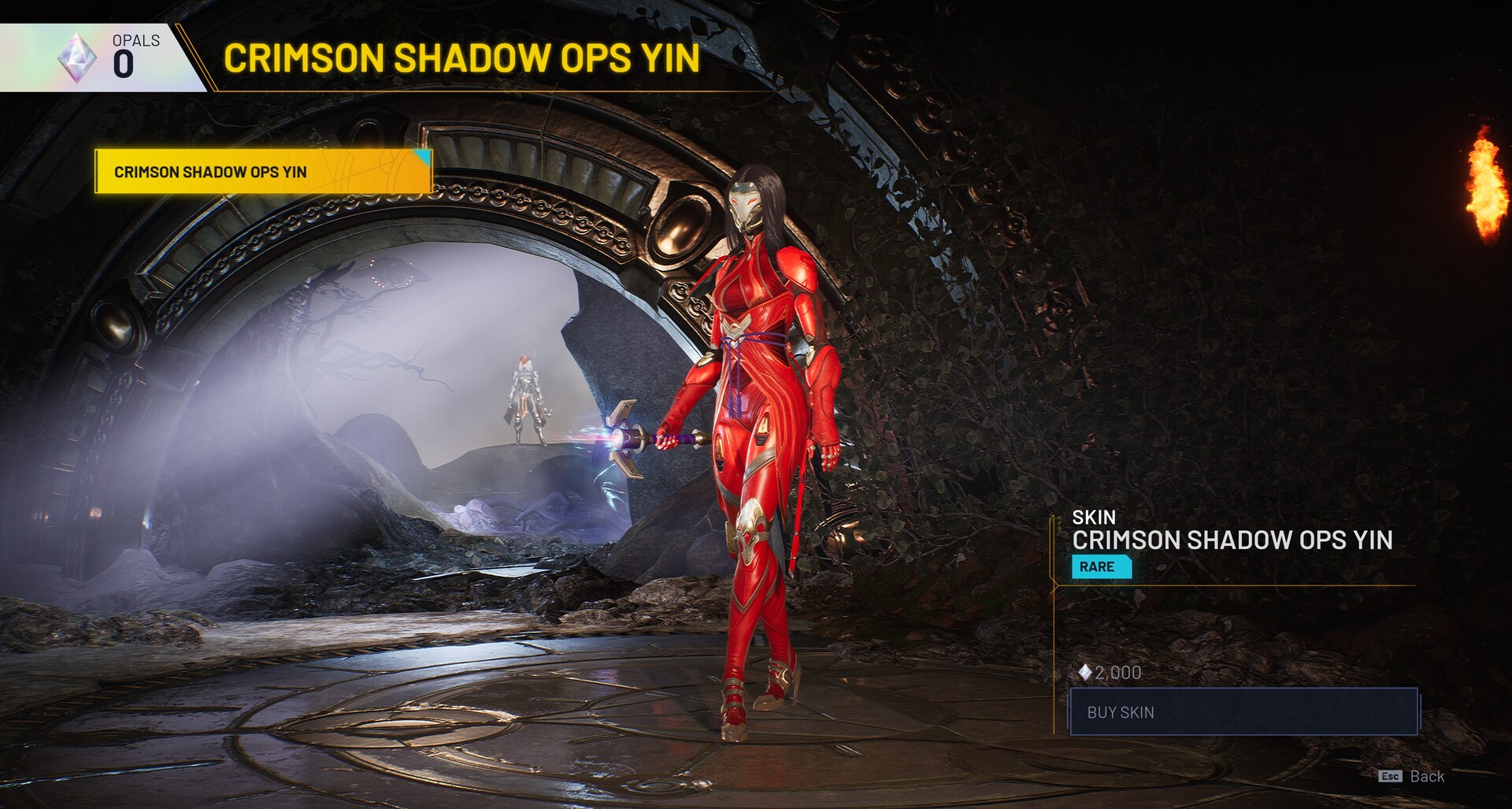Click the Buy Skin button
The height and width of the screenshot is (809, 1512).
(1243, 712)
